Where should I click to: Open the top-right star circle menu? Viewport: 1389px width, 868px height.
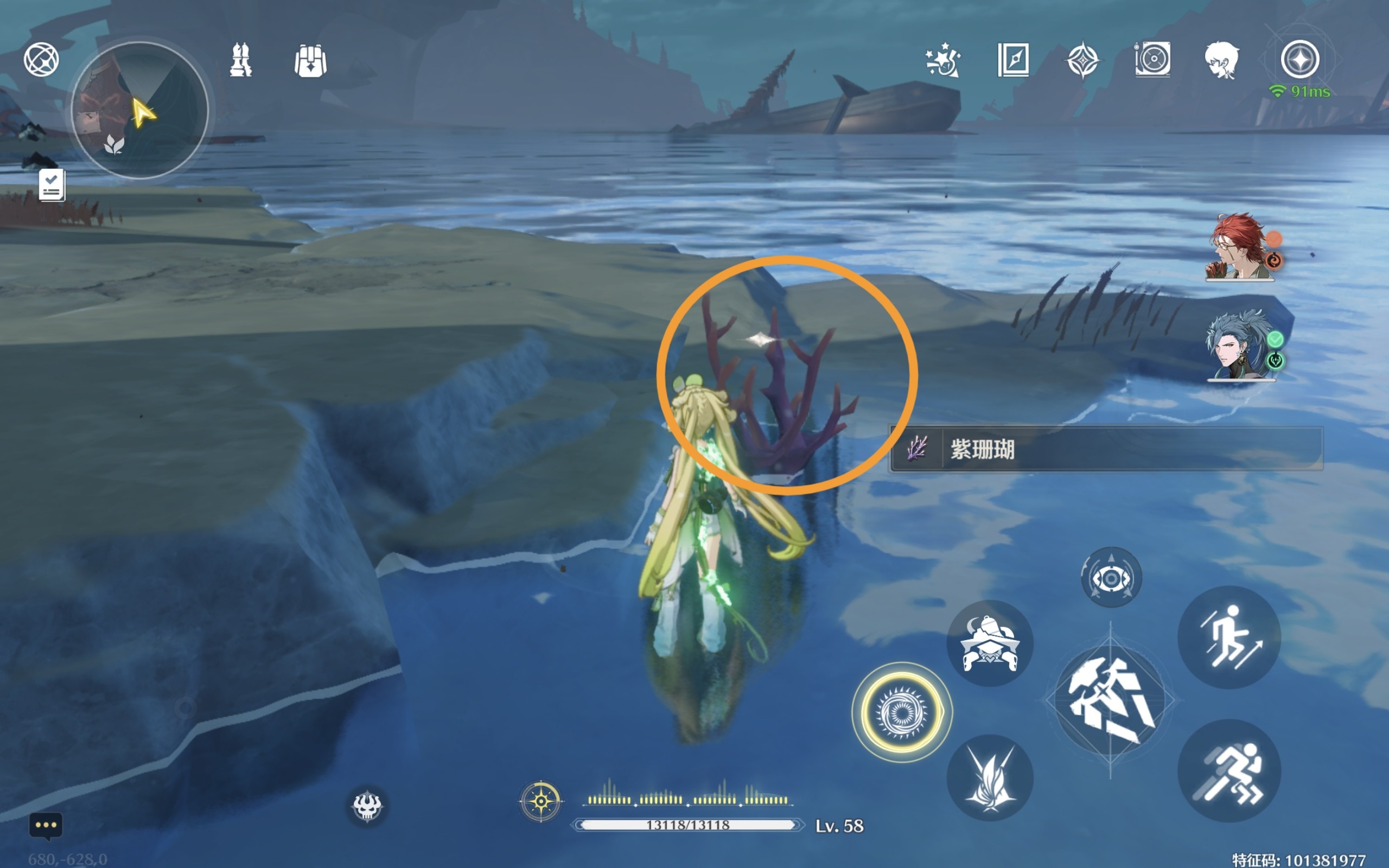pos(1299,60)
